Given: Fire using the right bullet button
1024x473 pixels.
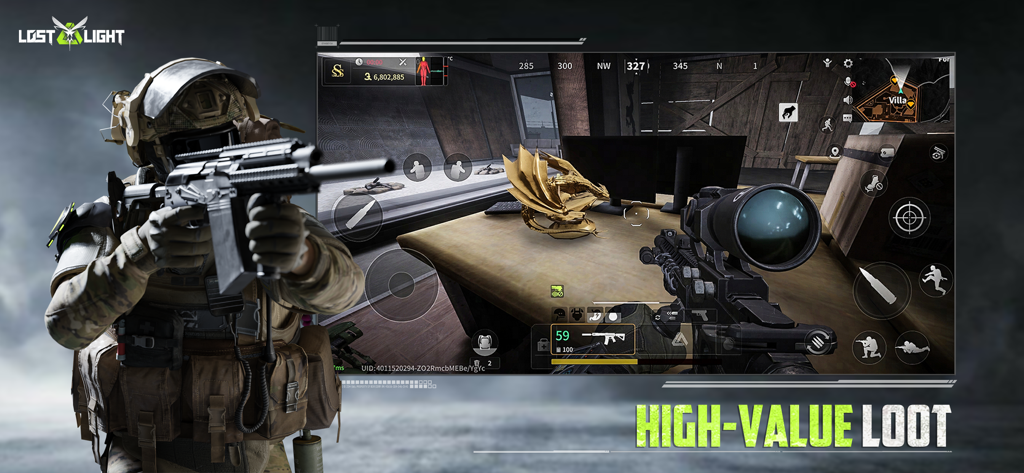Looking at the screenshot, I should 881,289.
